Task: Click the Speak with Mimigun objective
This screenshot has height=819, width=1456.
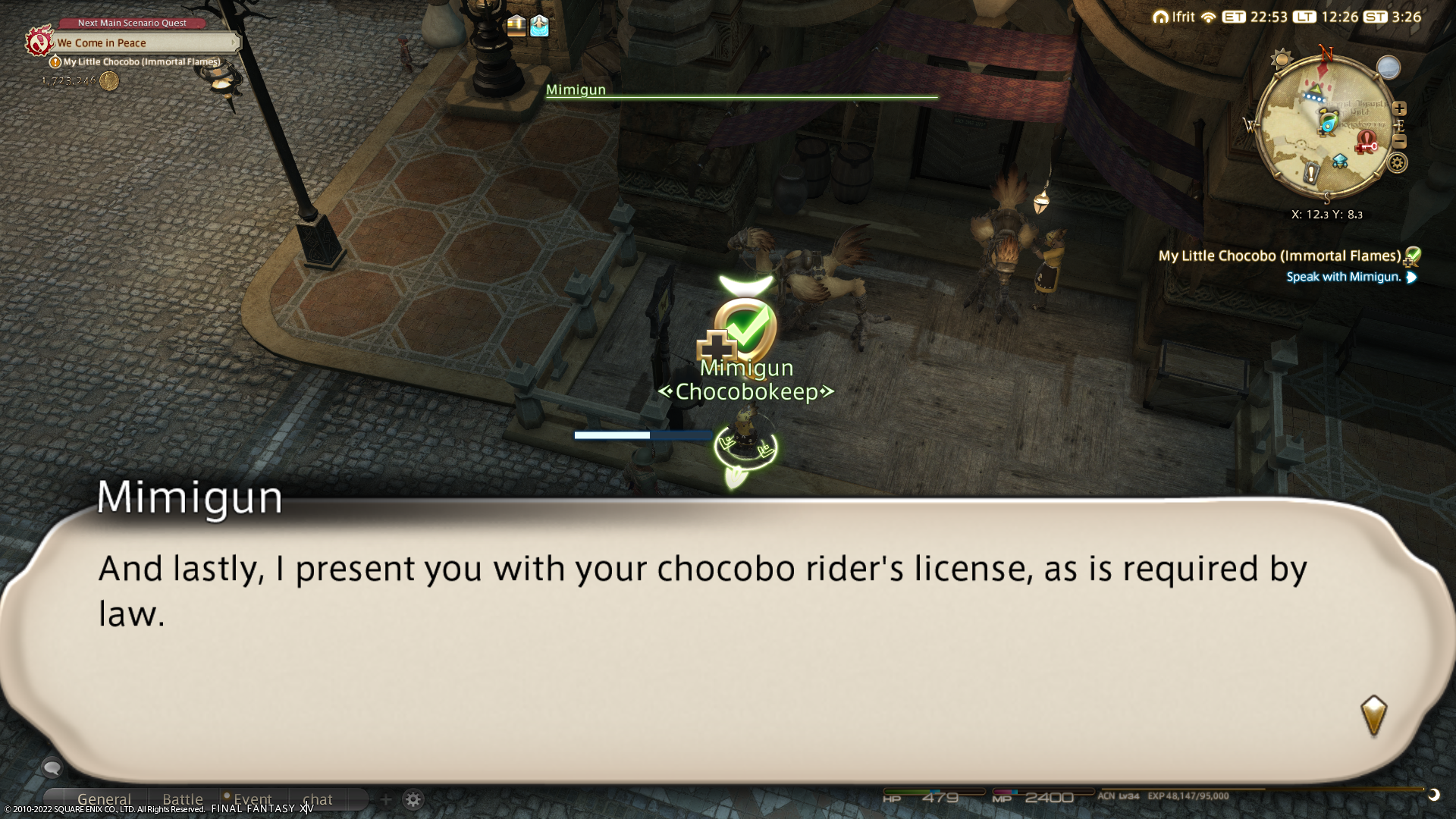Action: pos(1343,277)
